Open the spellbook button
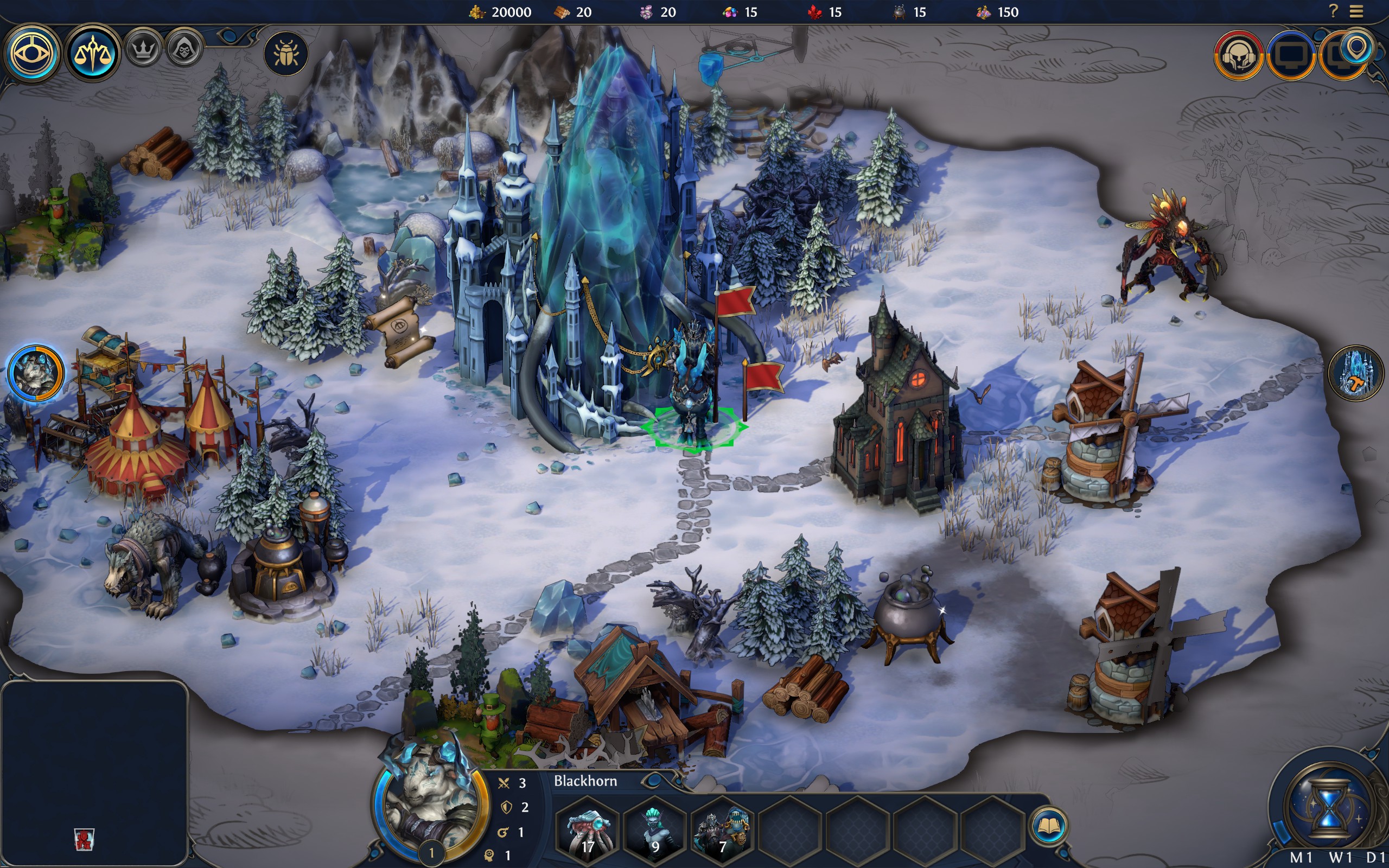 coord(1049,827)
